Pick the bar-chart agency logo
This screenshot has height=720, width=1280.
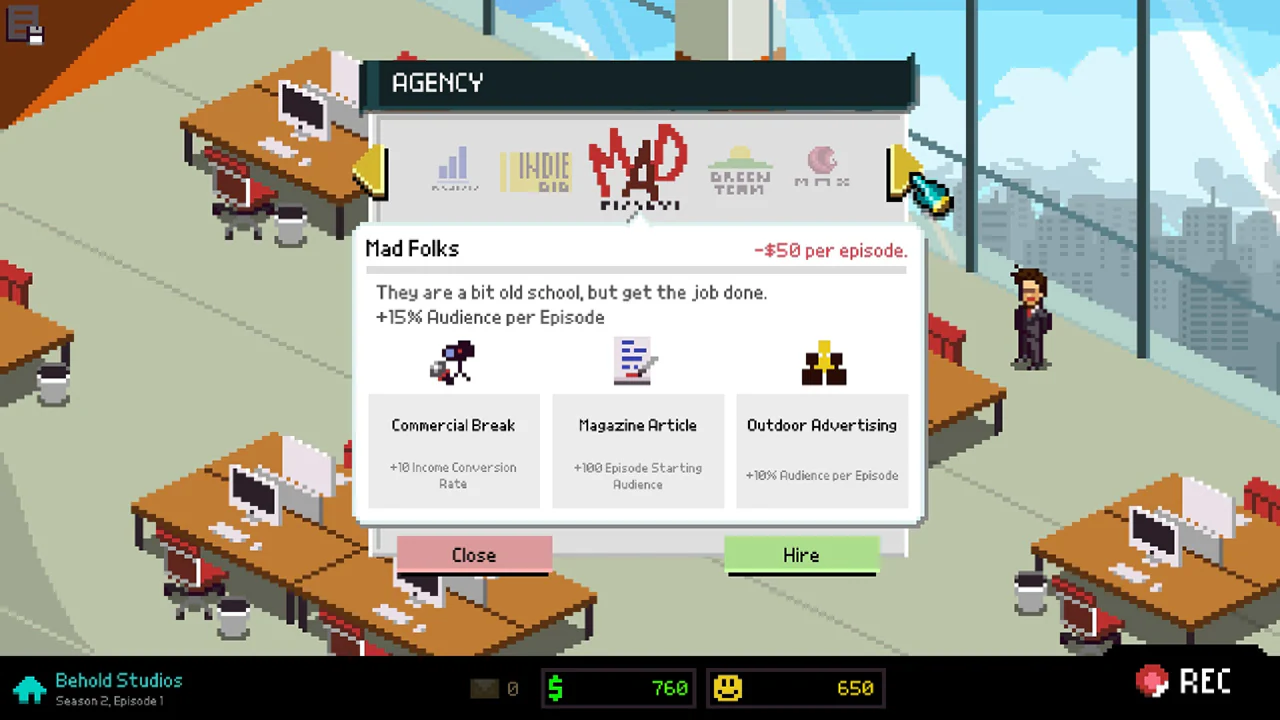click(453, 168)
